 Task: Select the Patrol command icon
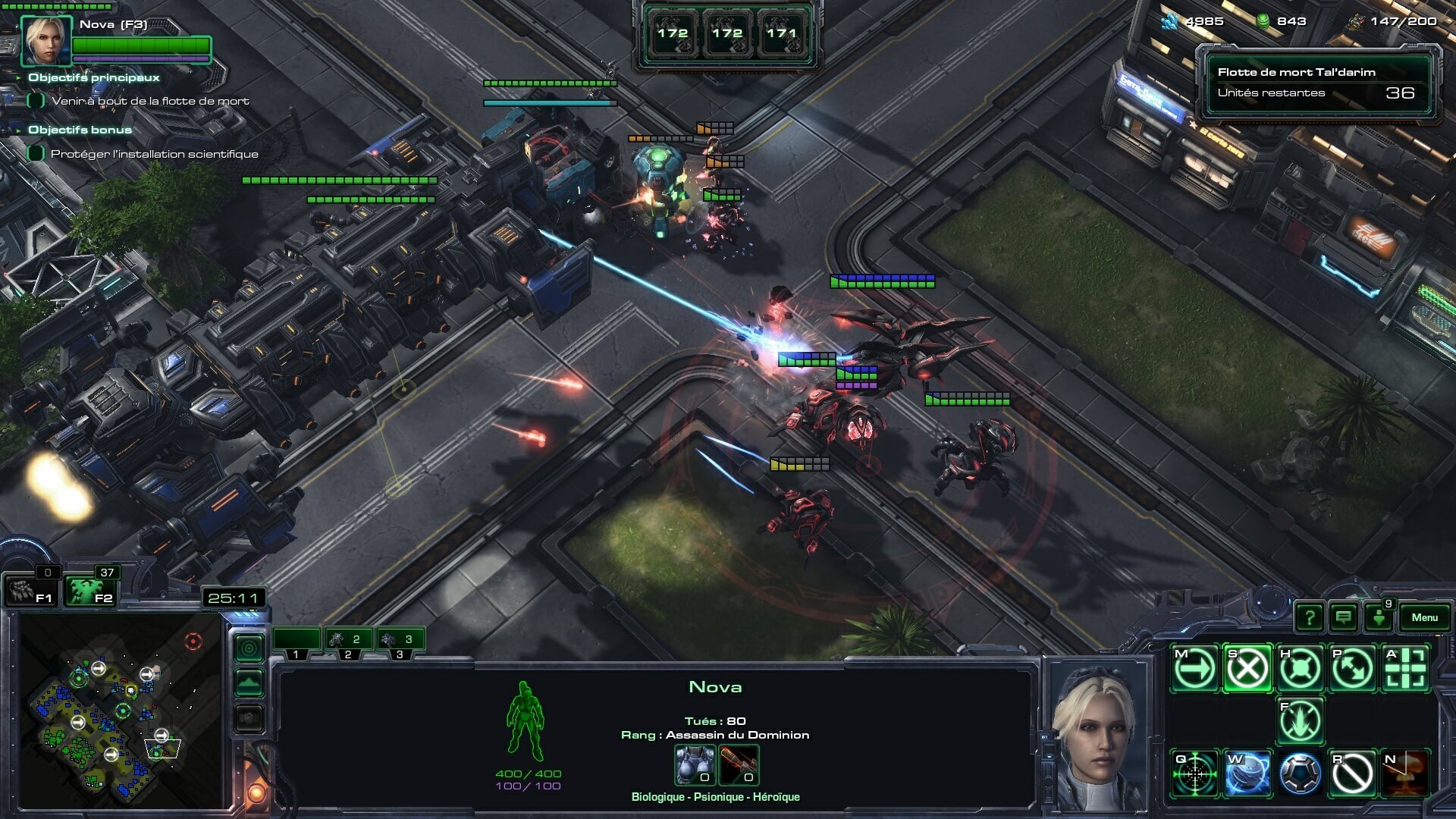[1352, 669]
